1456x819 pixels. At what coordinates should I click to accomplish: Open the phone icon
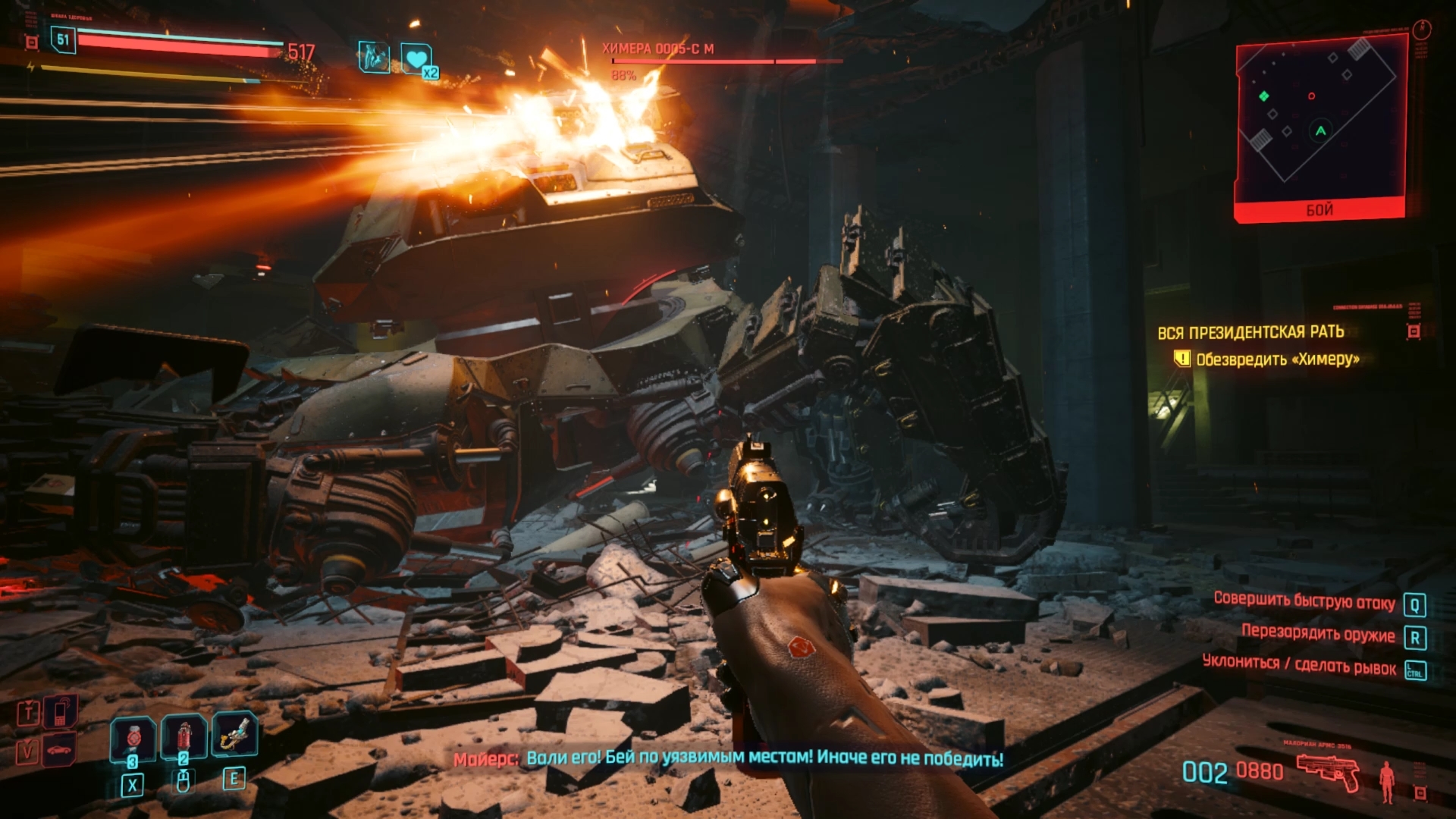point(60,711)
